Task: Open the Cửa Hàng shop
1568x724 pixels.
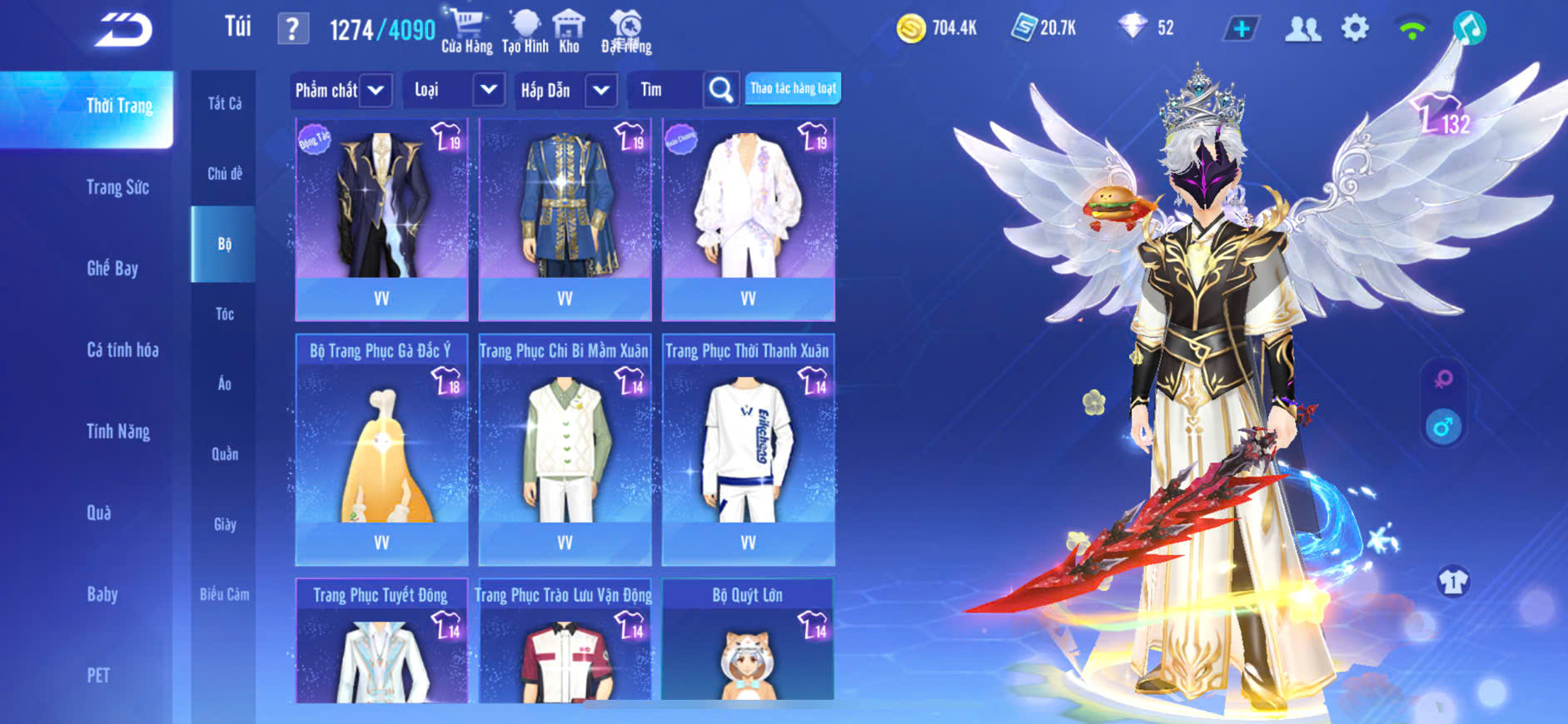Action: click(x=466, y=32)
